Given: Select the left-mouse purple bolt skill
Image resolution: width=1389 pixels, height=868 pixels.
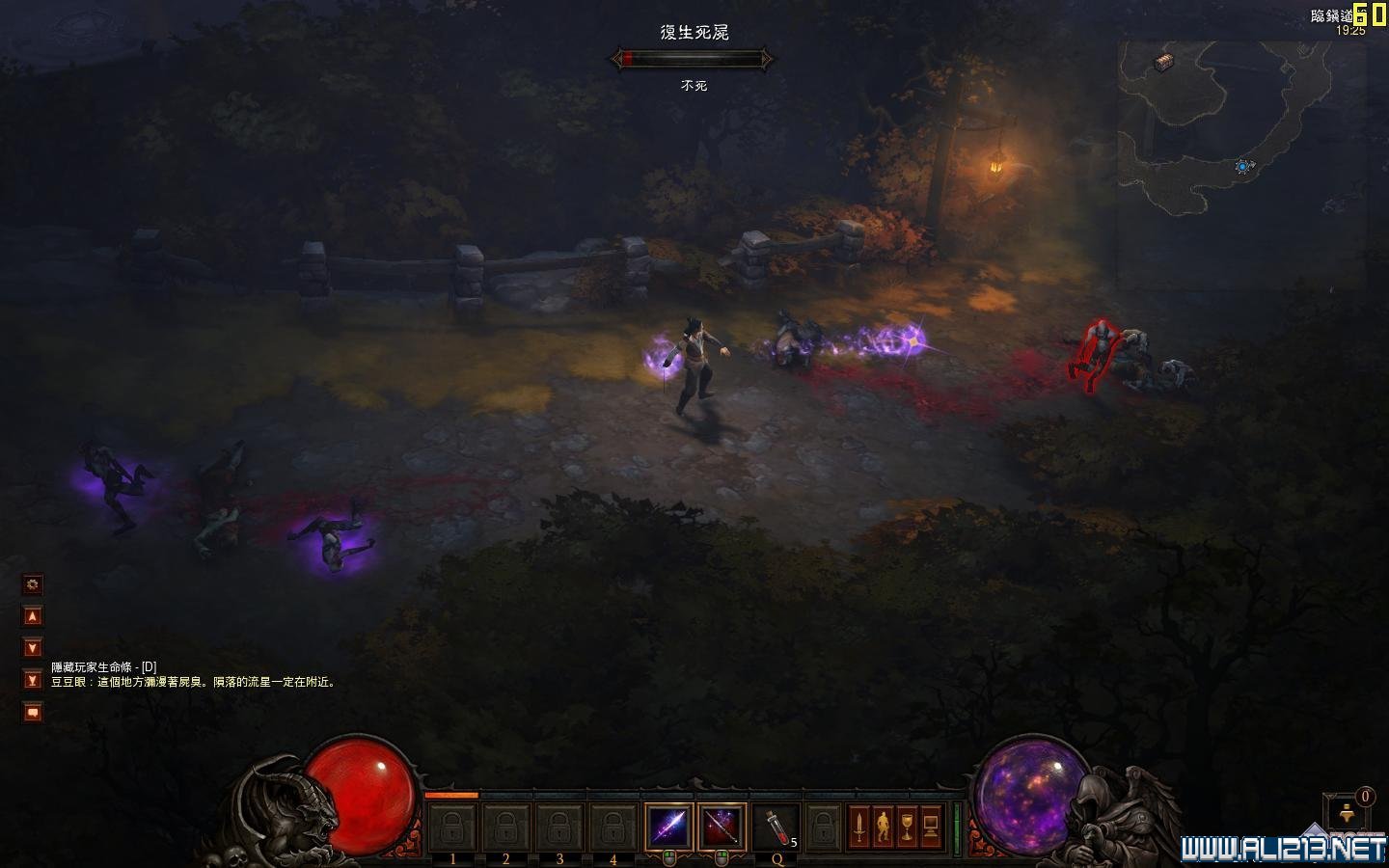Looking at the screenshot, I should click(668, 827).
